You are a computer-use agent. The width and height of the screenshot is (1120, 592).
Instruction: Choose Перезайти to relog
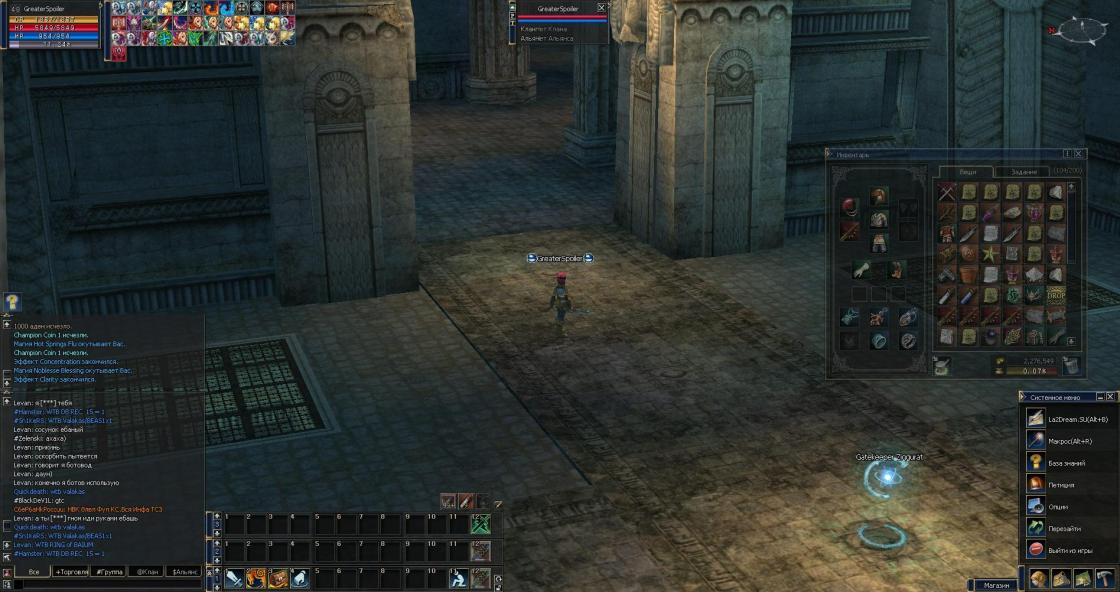tap(1064, 529)
